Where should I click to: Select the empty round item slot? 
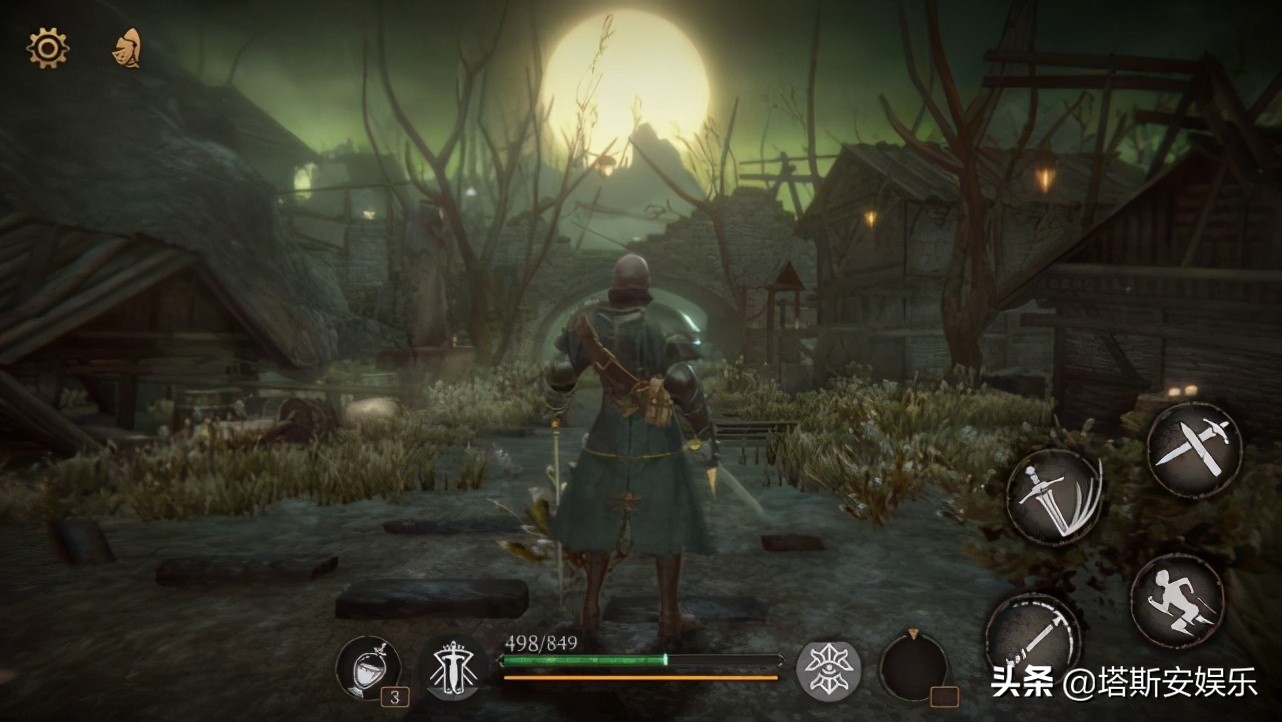(912, 666)
